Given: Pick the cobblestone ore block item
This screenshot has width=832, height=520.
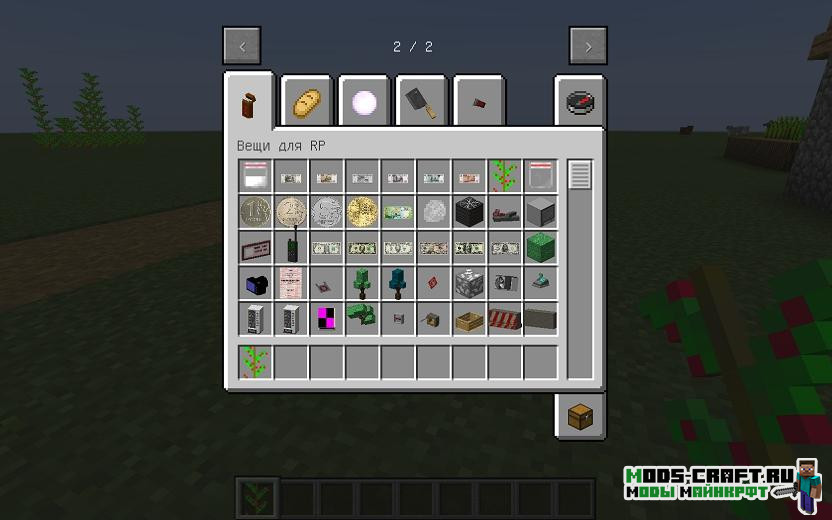Looking at the screenshot, I should pyautogui.click(x=469, y=283).
